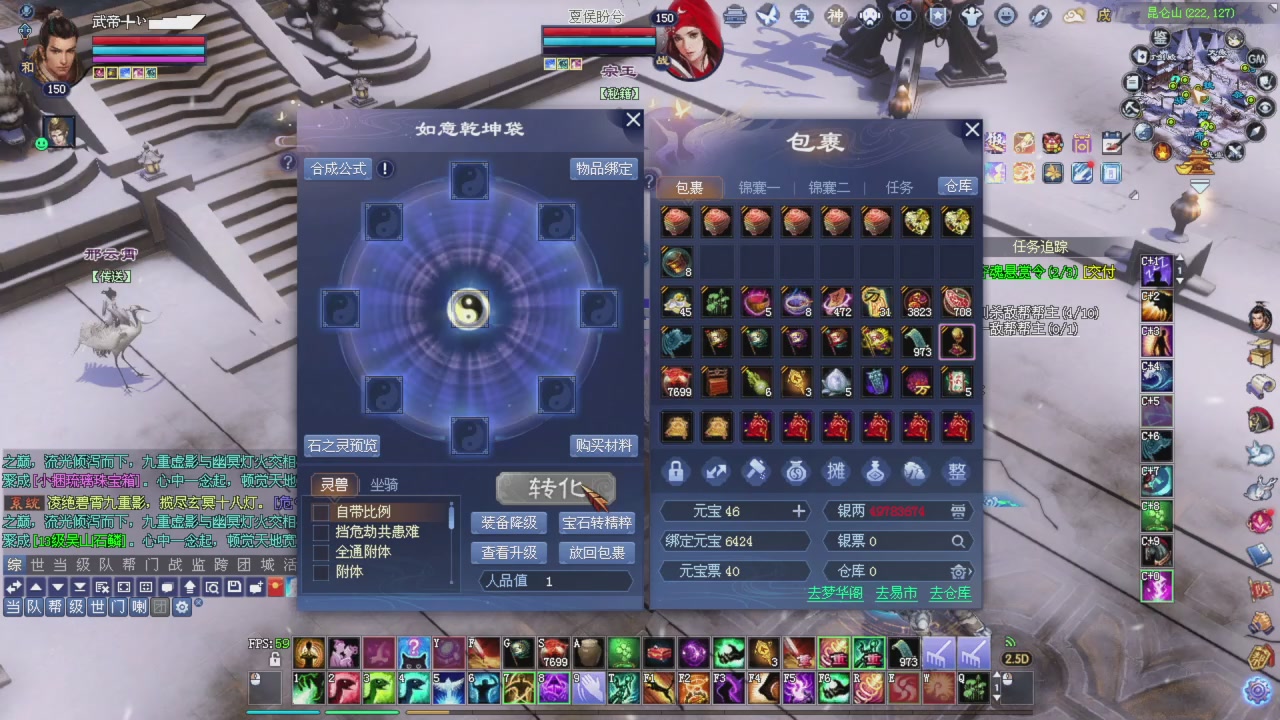The height and width of the screenshot is (720, 1280).
Task: Click the hammer smash icon in the inventory
Action: coord(756,473)
